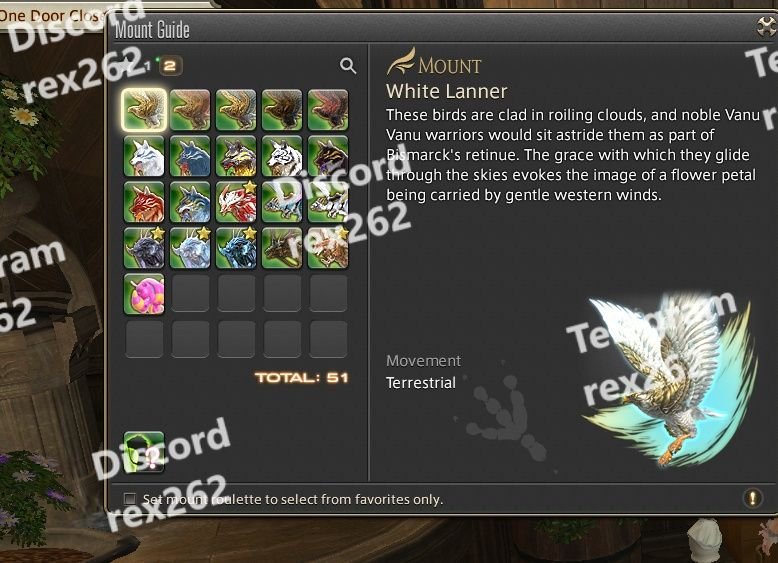
Task: Select the pink and orange spotted mount icon
Action: pos(144,294)
